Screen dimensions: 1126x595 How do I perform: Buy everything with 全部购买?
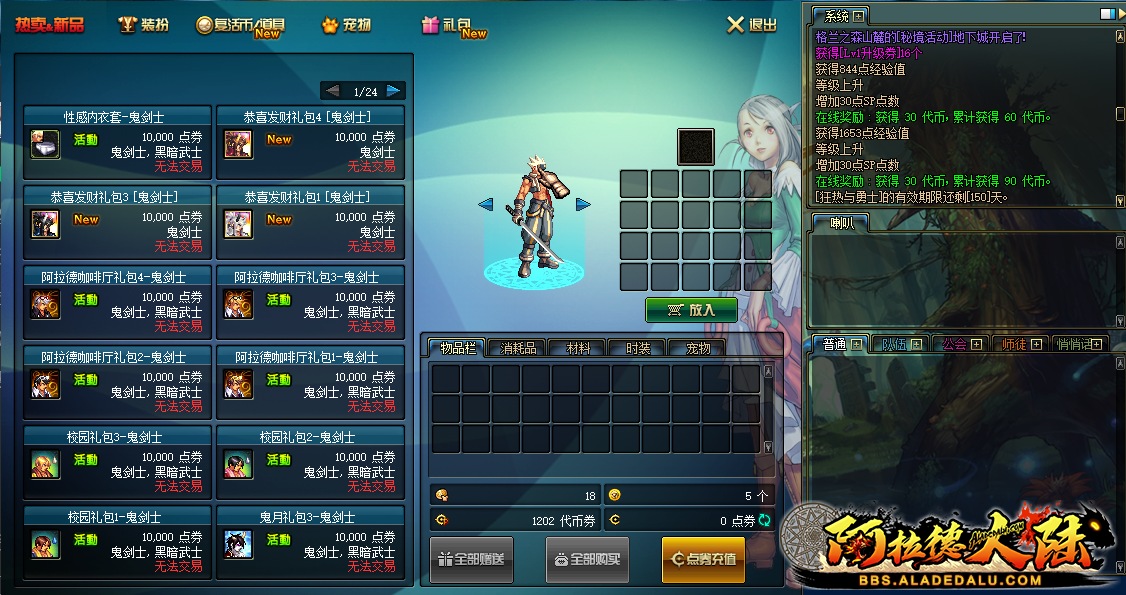[x=587, y=559]
